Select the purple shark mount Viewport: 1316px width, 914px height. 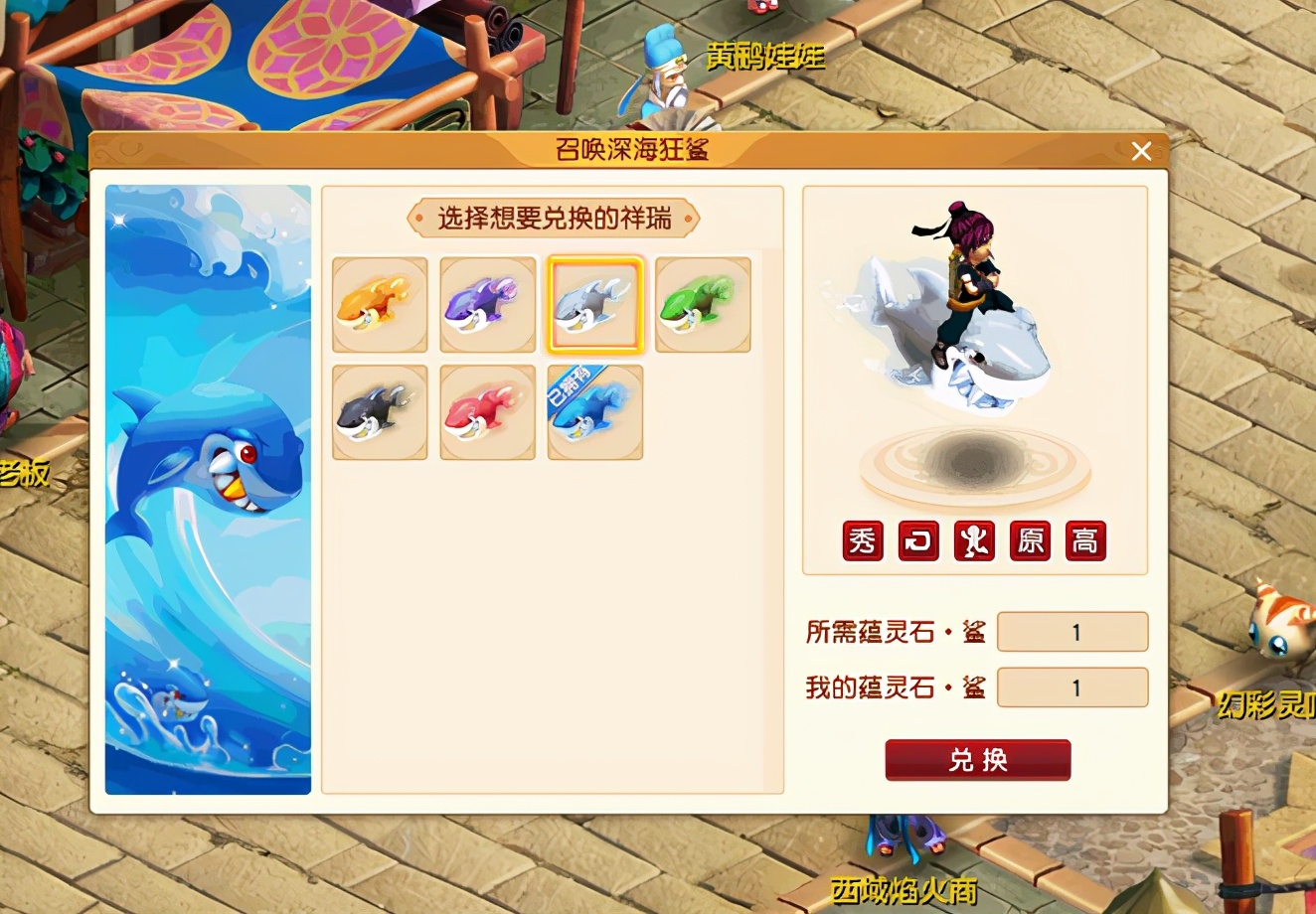[x=487, y=305]
